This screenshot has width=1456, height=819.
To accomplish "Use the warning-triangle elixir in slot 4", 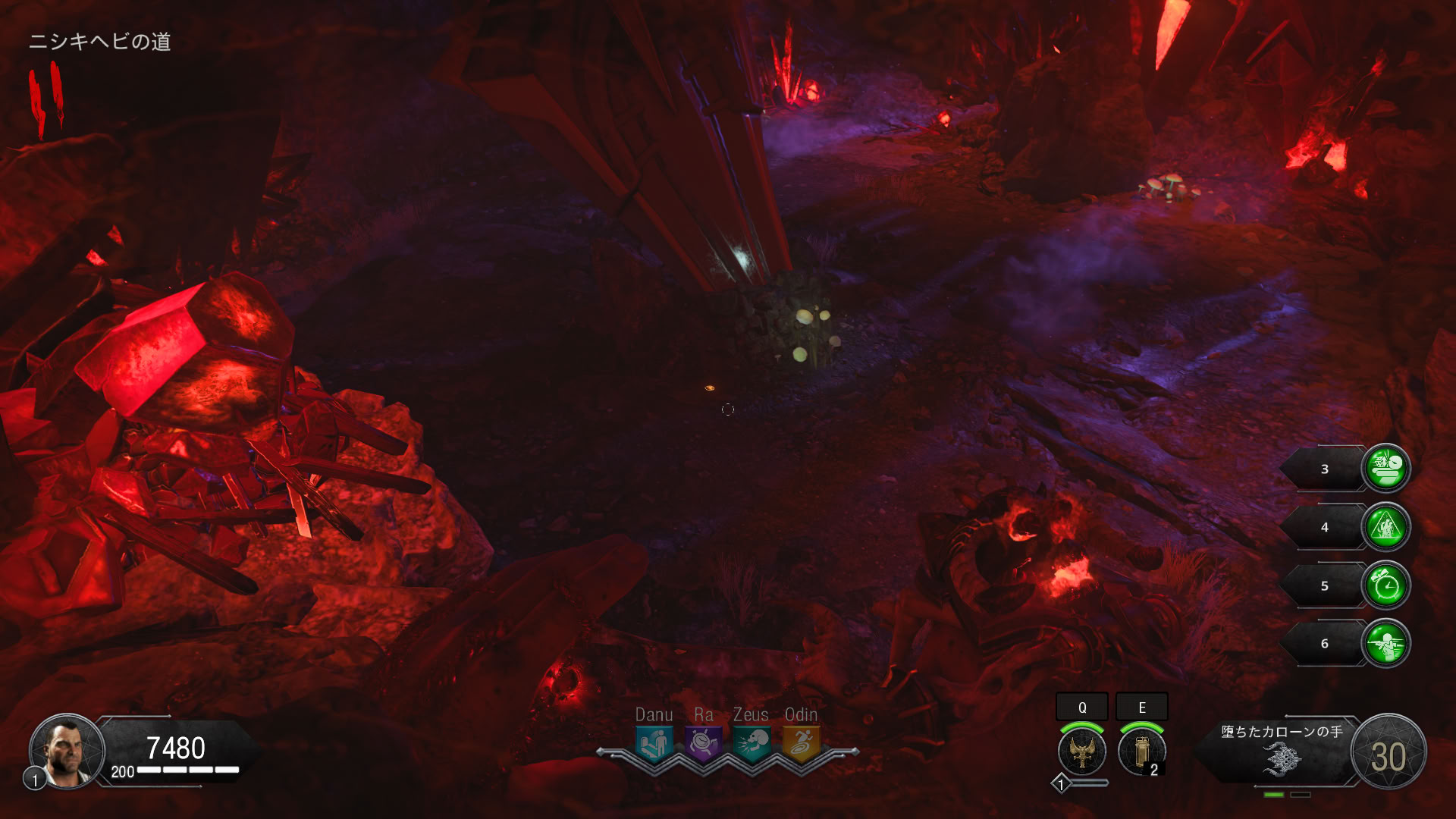I will click(x=1386, y=527).
